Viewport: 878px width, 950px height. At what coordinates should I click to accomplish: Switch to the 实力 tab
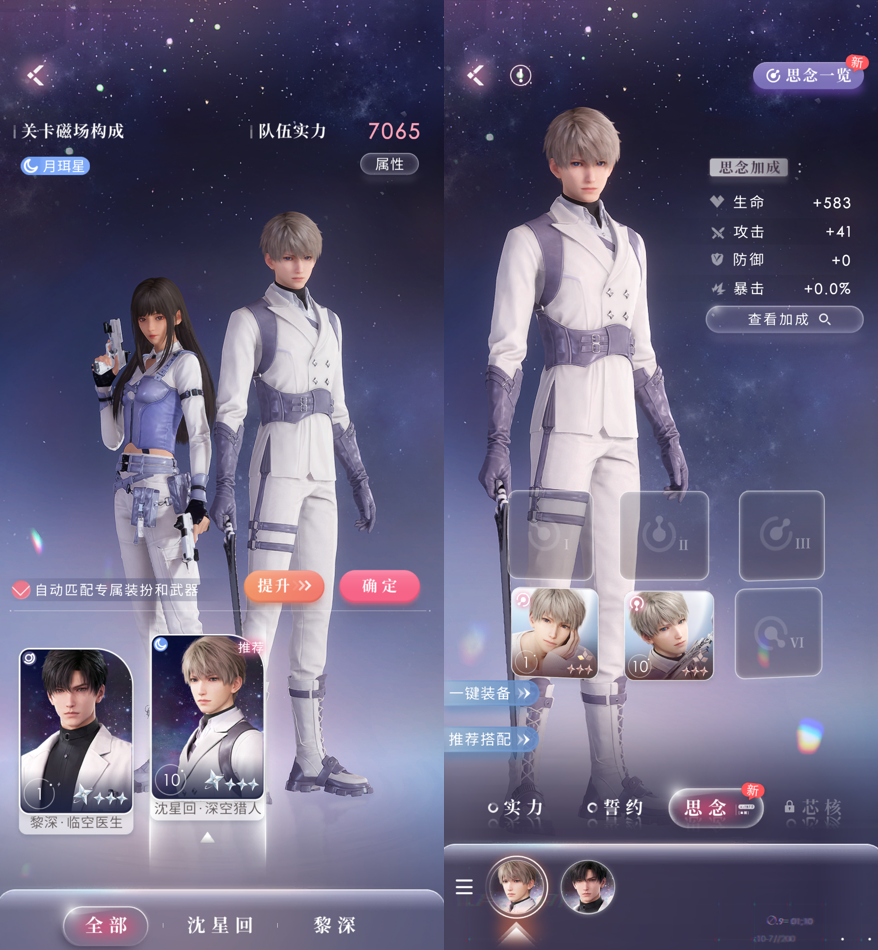tap(516, 807)
